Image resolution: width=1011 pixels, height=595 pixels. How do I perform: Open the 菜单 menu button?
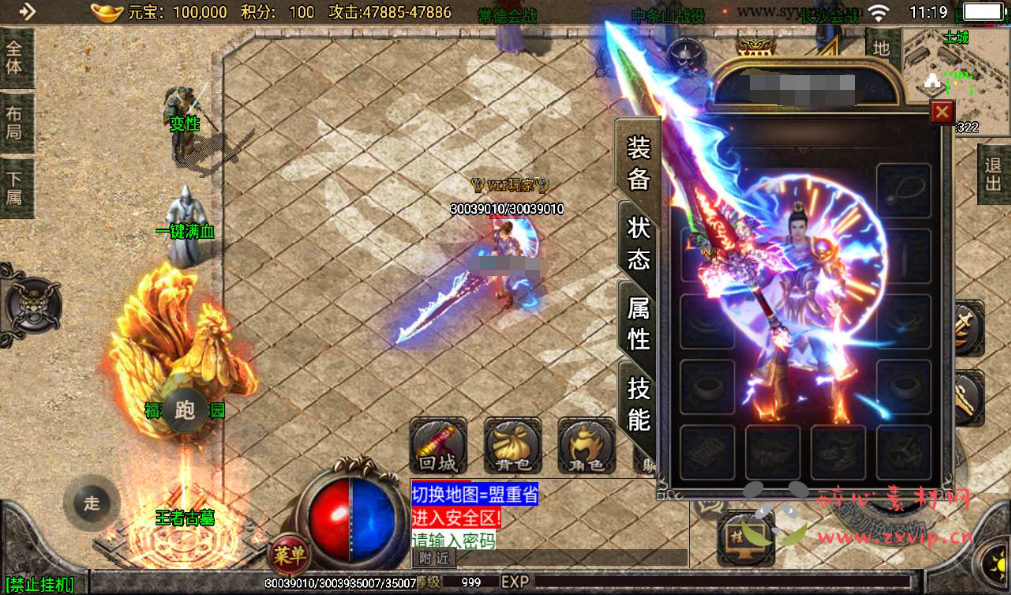[x=290, y=555]
